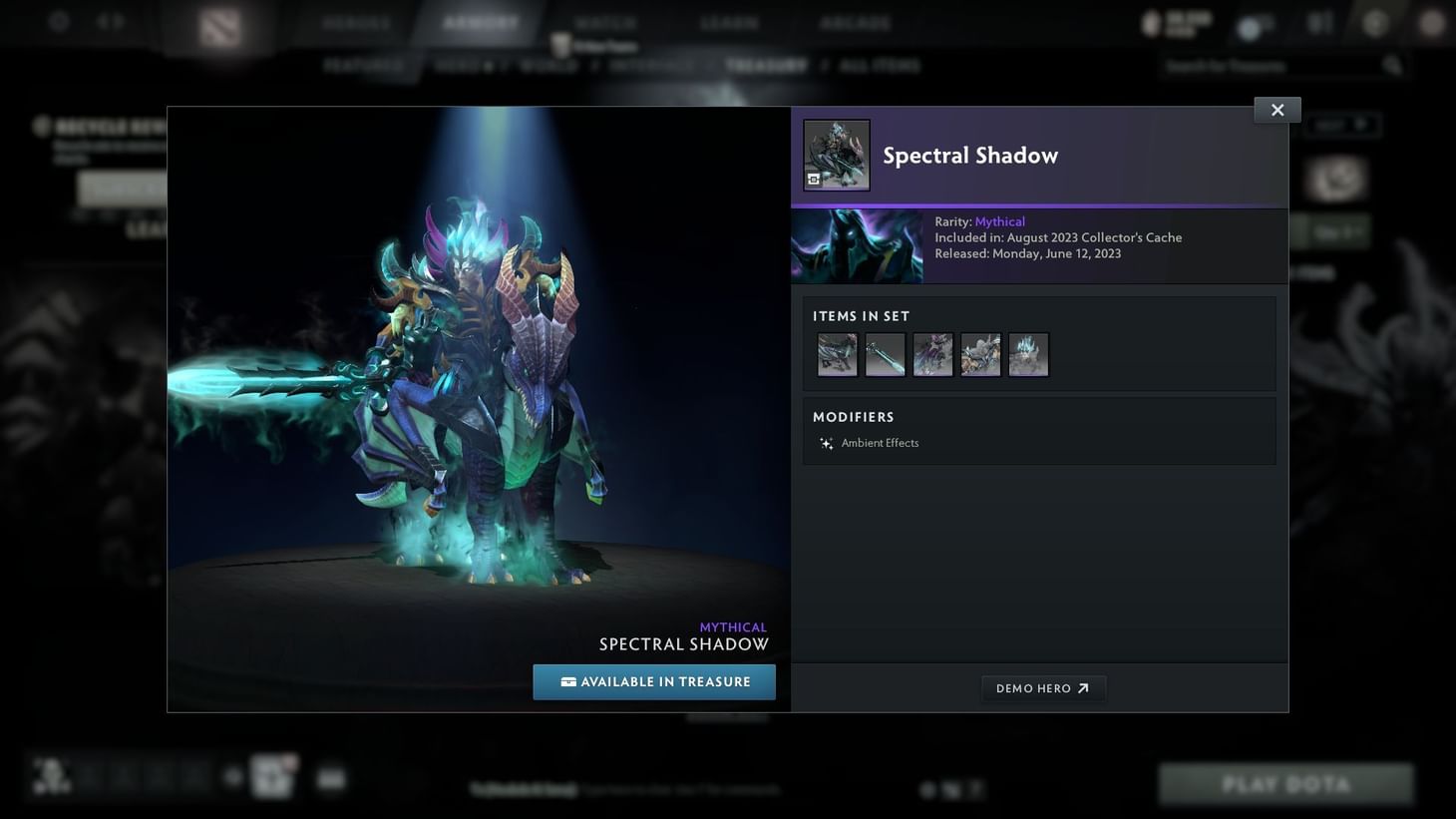This screenshot has width=1456, height=819.
Task: Select the TREASURY sub-tab
Action: [767, 65]
